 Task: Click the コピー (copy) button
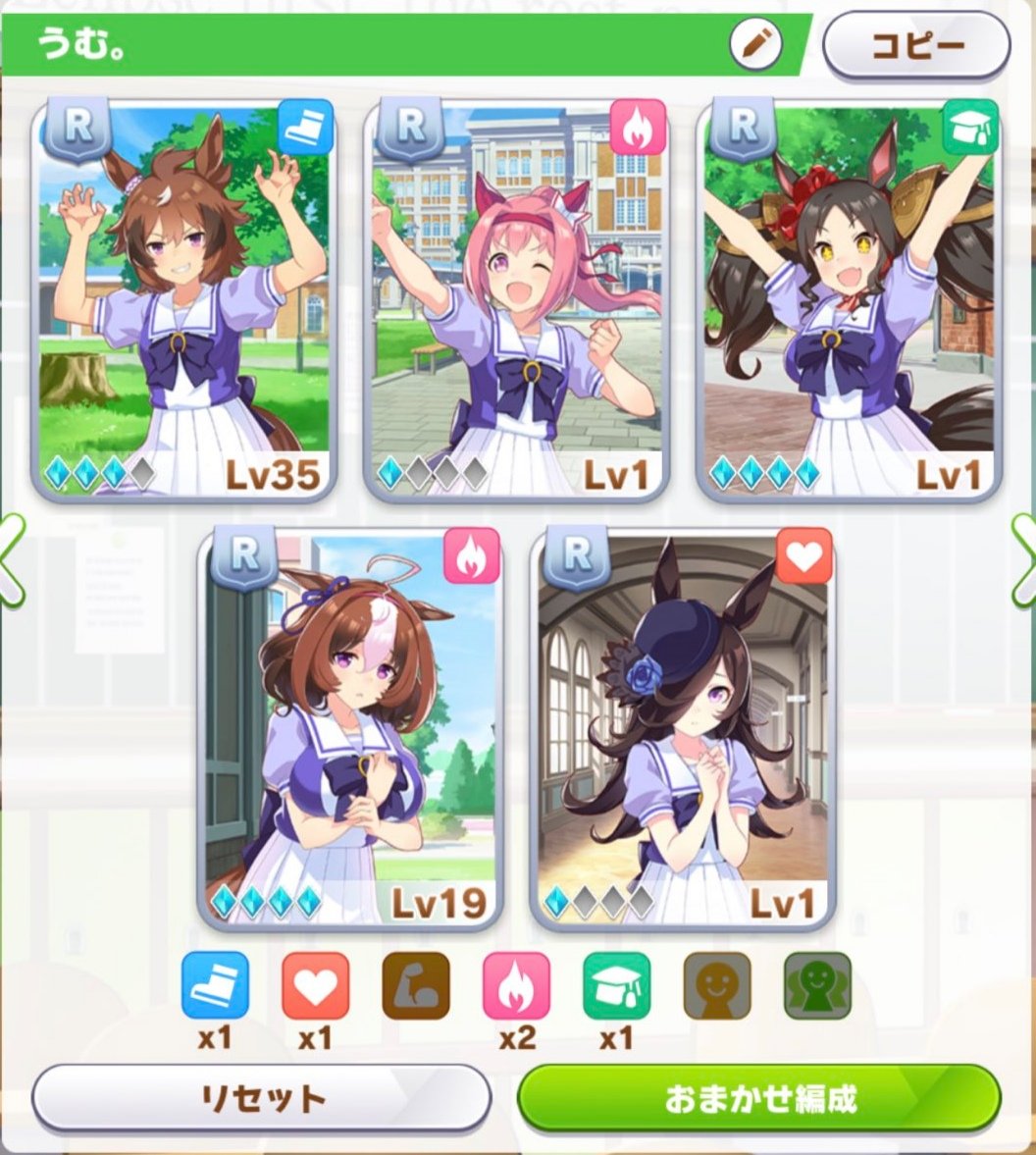pos(916,45)
